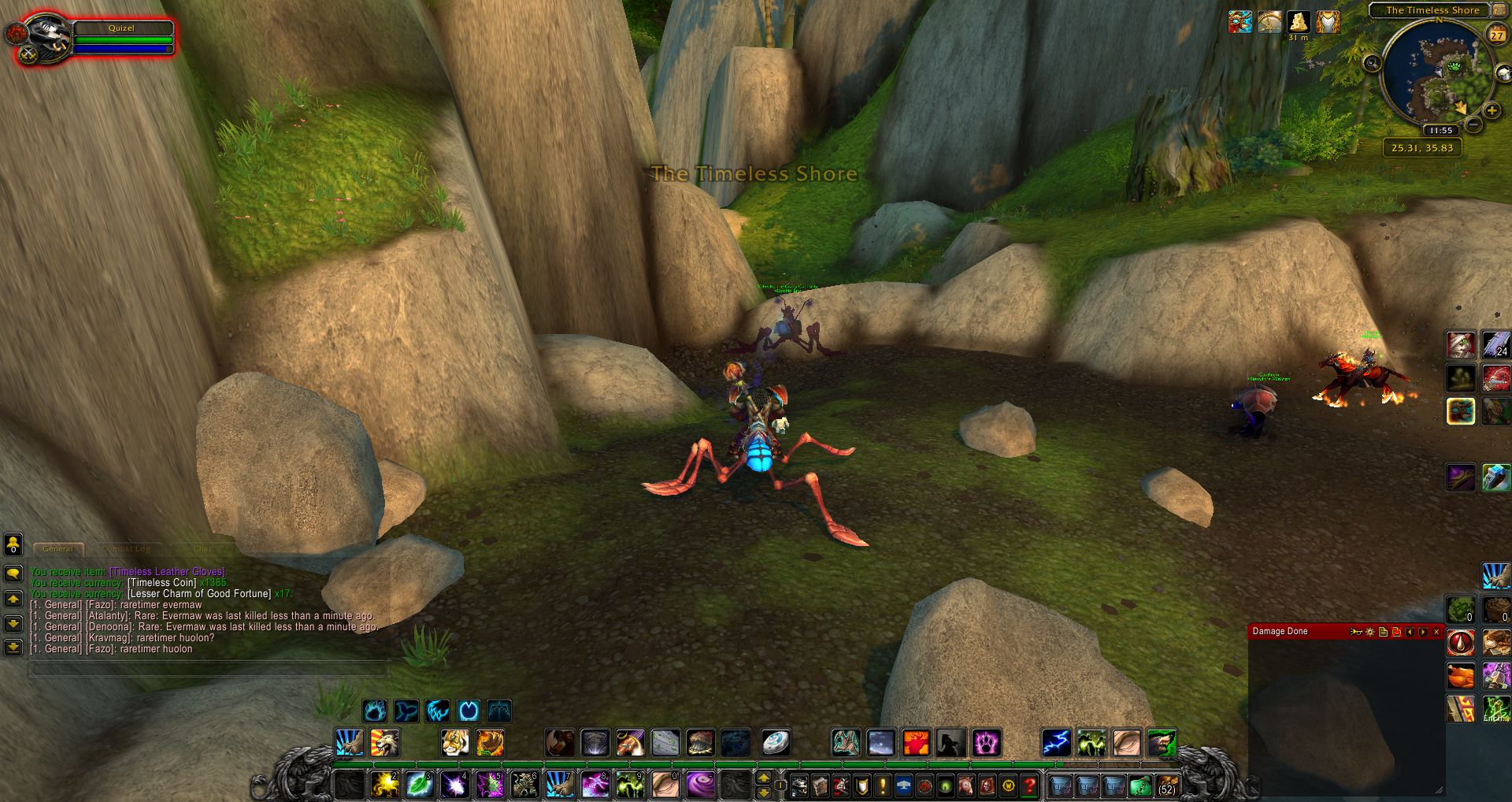Switch to the Combat Log chat tab

tap(126, 549)
